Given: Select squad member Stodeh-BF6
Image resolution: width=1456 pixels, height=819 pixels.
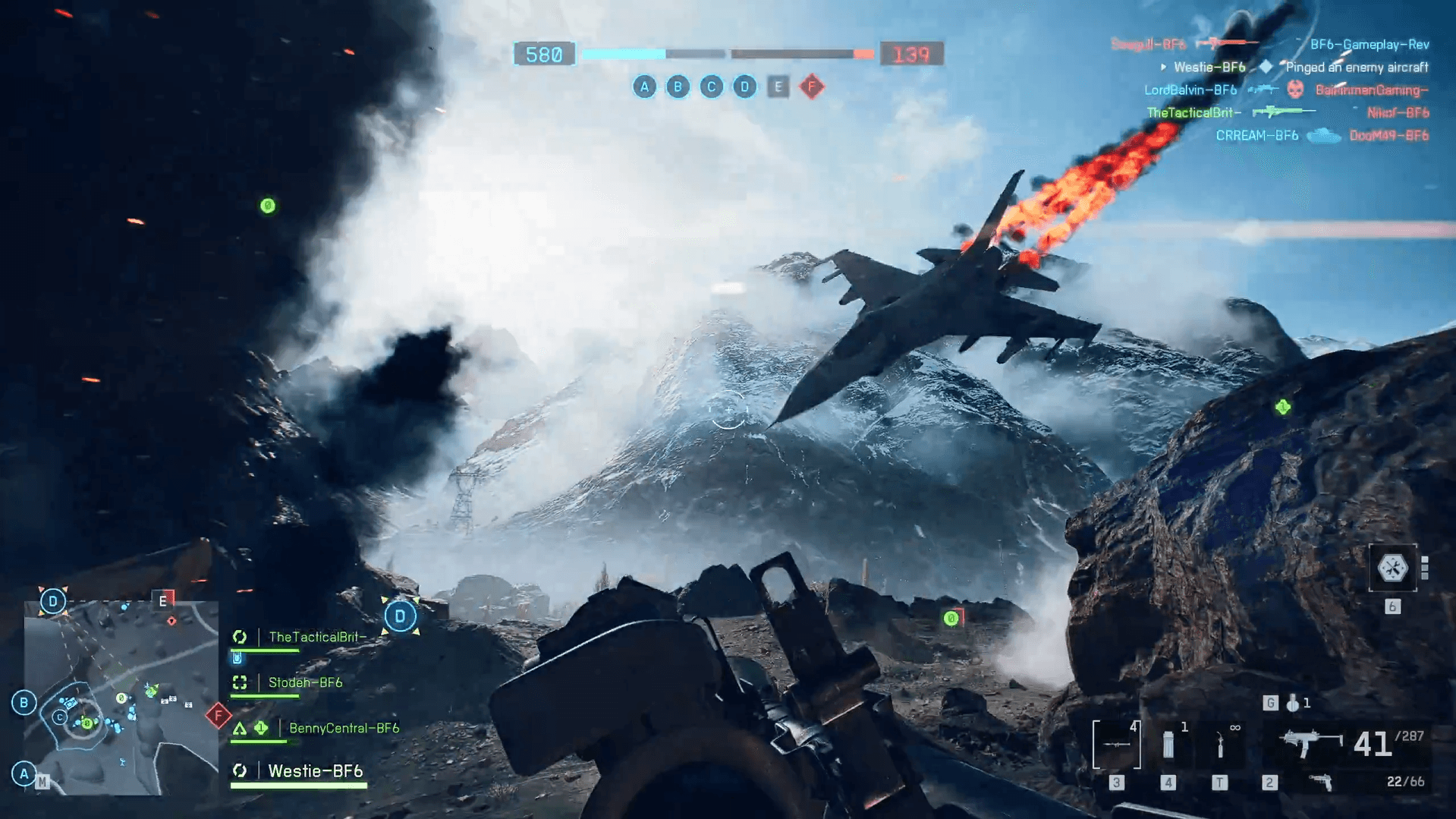Looking at the screenshot, I should [305, 682].
